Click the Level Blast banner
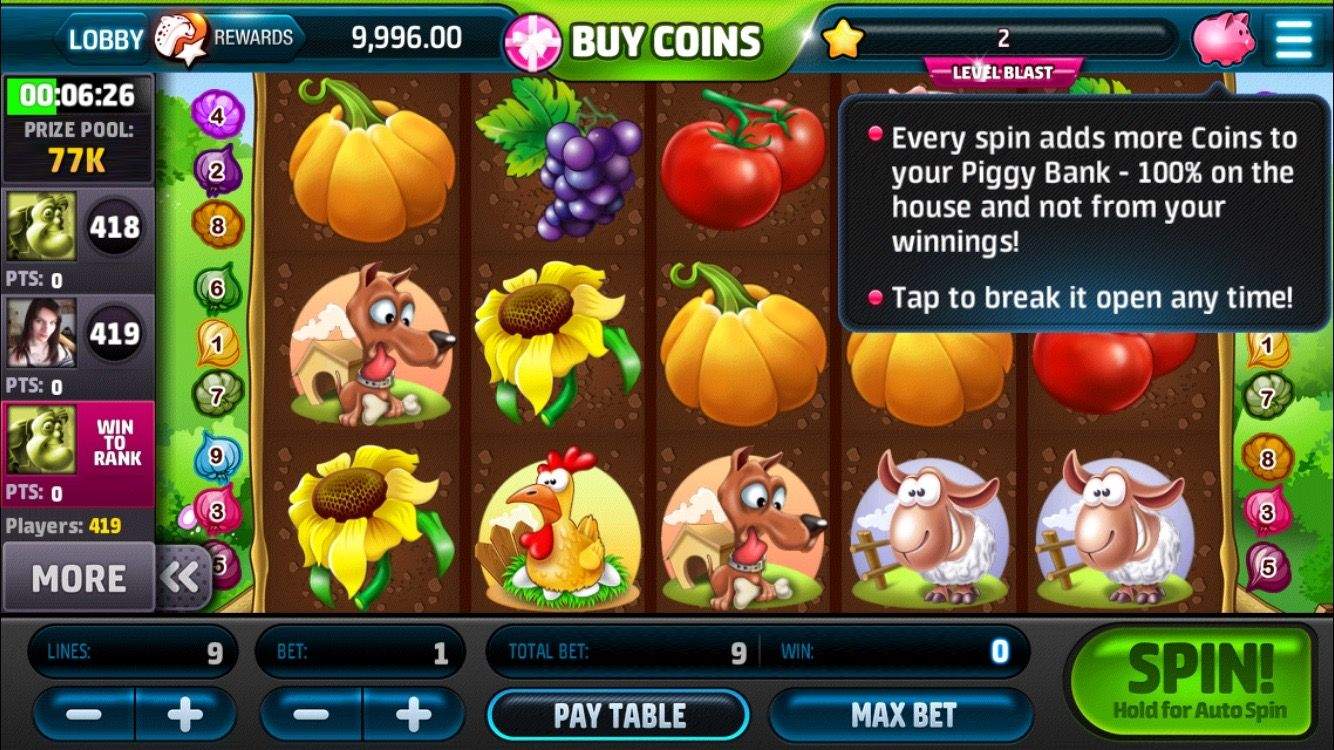This screenshot has width=1334, height=750. [1003, 73]
